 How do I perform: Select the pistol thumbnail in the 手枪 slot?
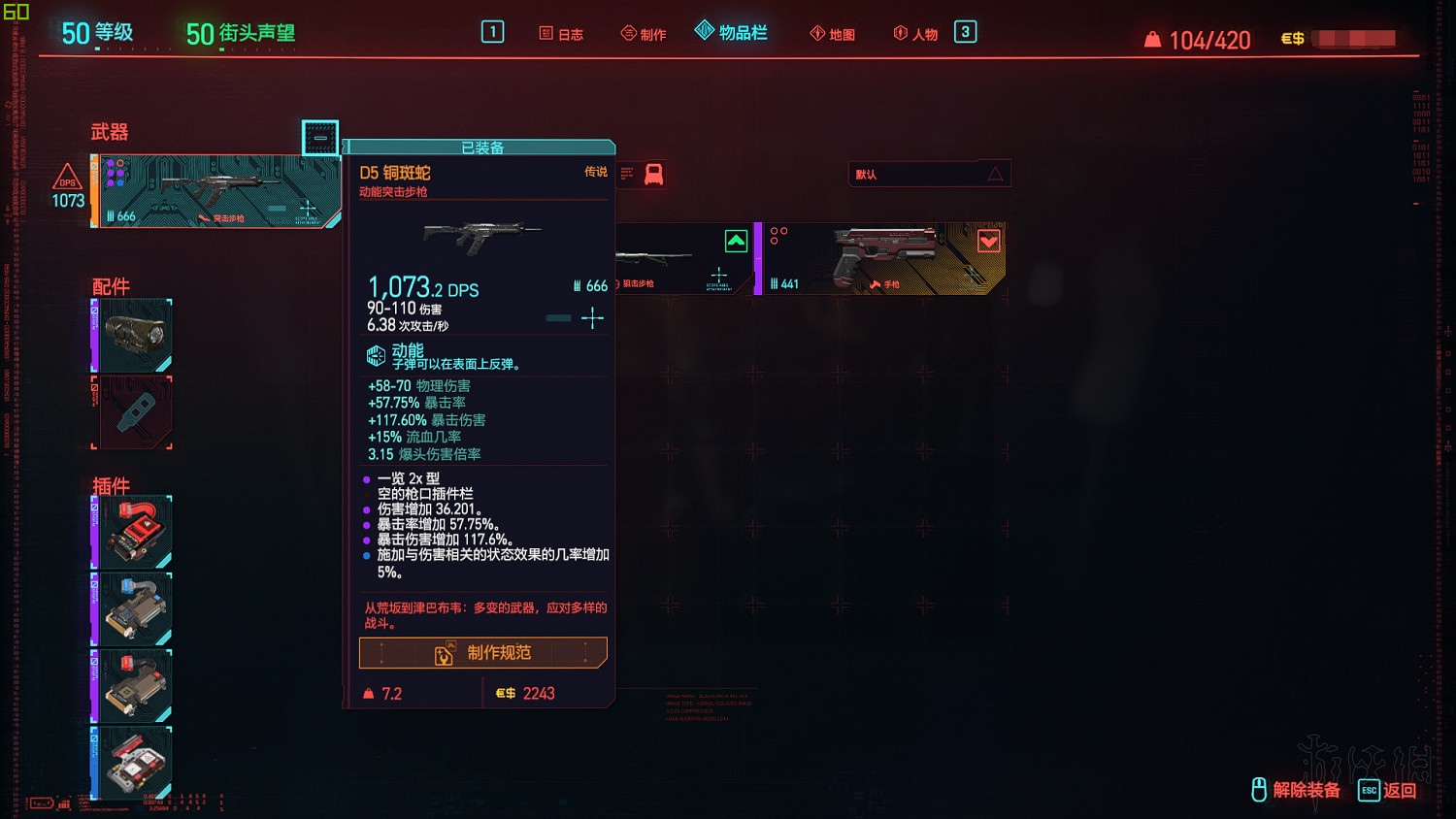883,254
